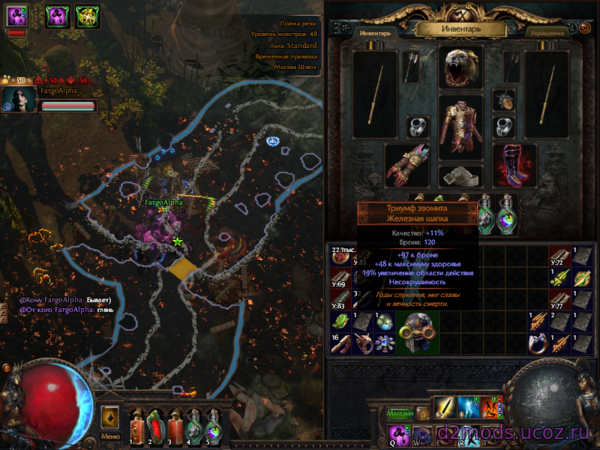The width and height of the screenshot is (600, 450).
Task: Click the yellow-framed icon above Меню
Action: click(110, 417)
